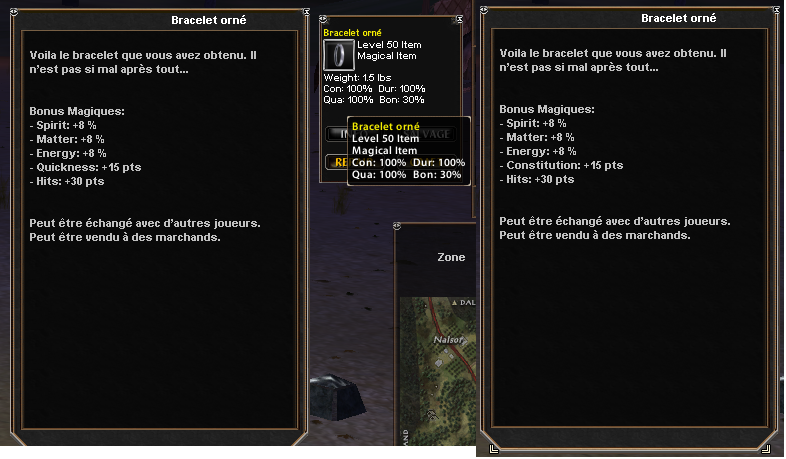This screenshot has height=459, width=786.
Task: Close the Bracelet orné item window
Action: tap(459, 18)
